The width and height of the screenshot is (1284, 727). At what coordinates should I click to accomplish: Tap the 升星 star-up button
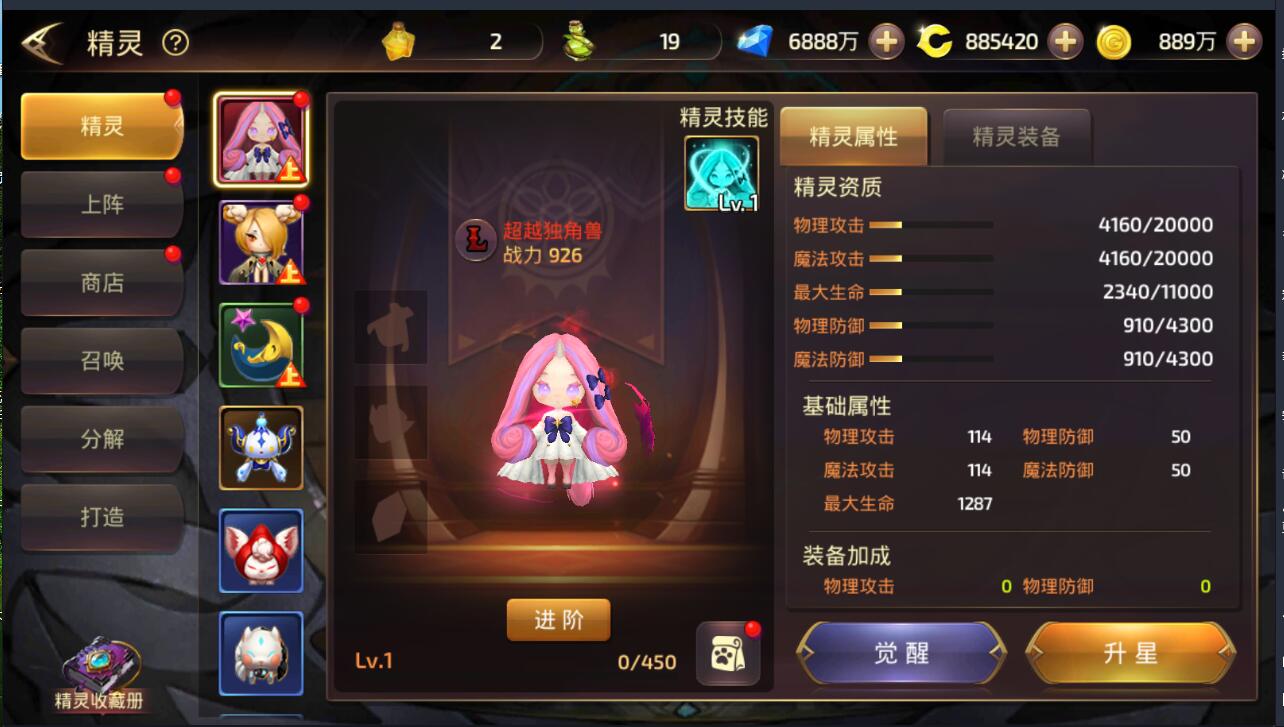pyautogui.click(x=1130, y=653)
